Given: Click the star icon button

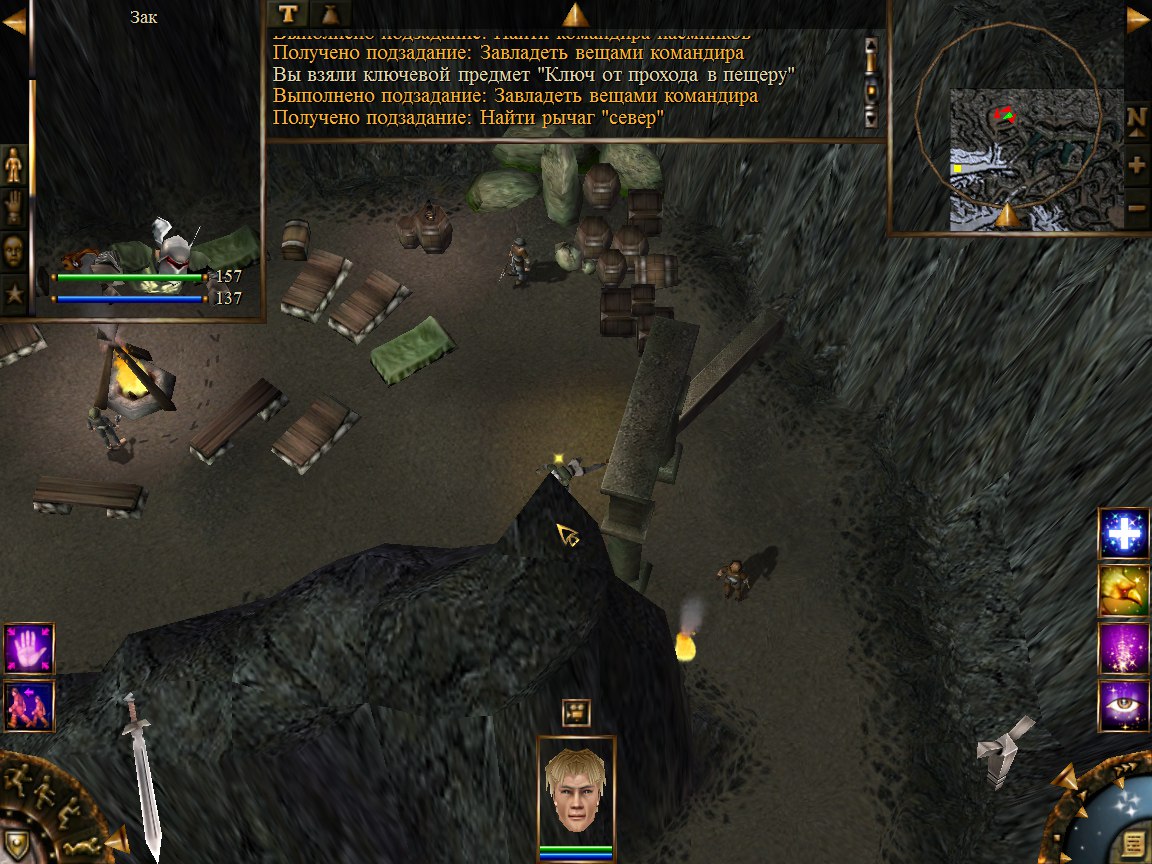Looking at the screenshot, I should point(14,294).
